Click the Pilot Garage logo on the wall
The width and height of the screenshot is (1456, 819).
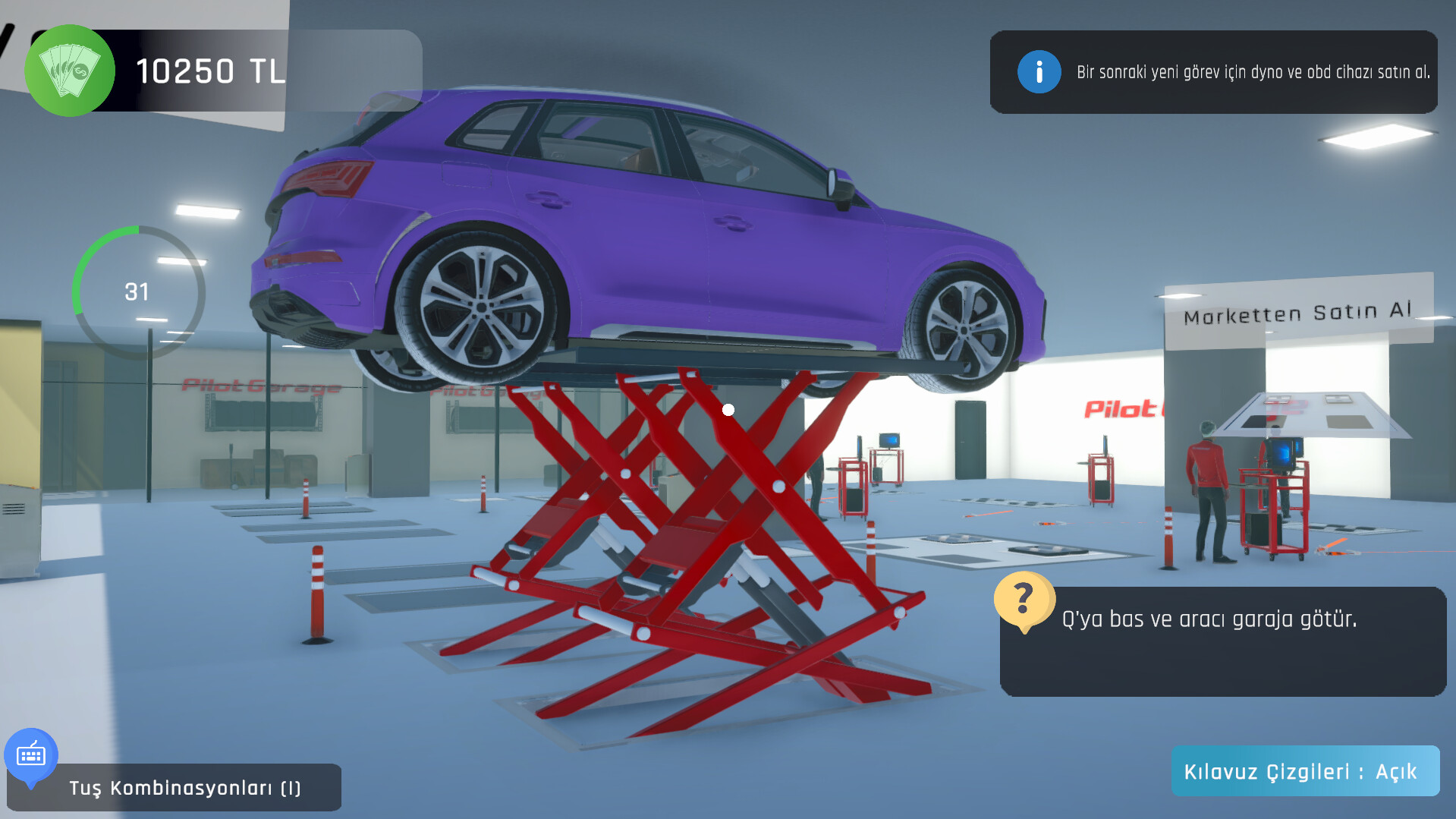pos(262,386)
